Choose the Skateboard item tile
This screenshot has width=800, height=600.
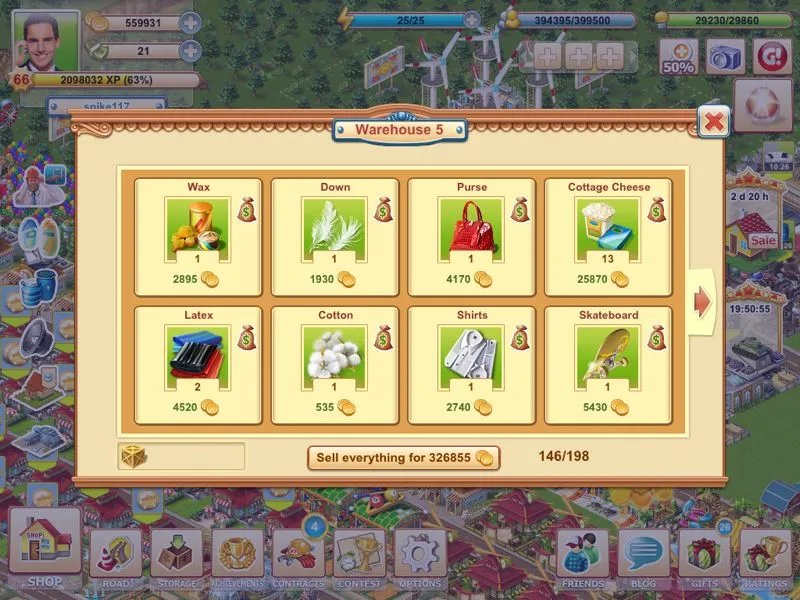point(608,365)
